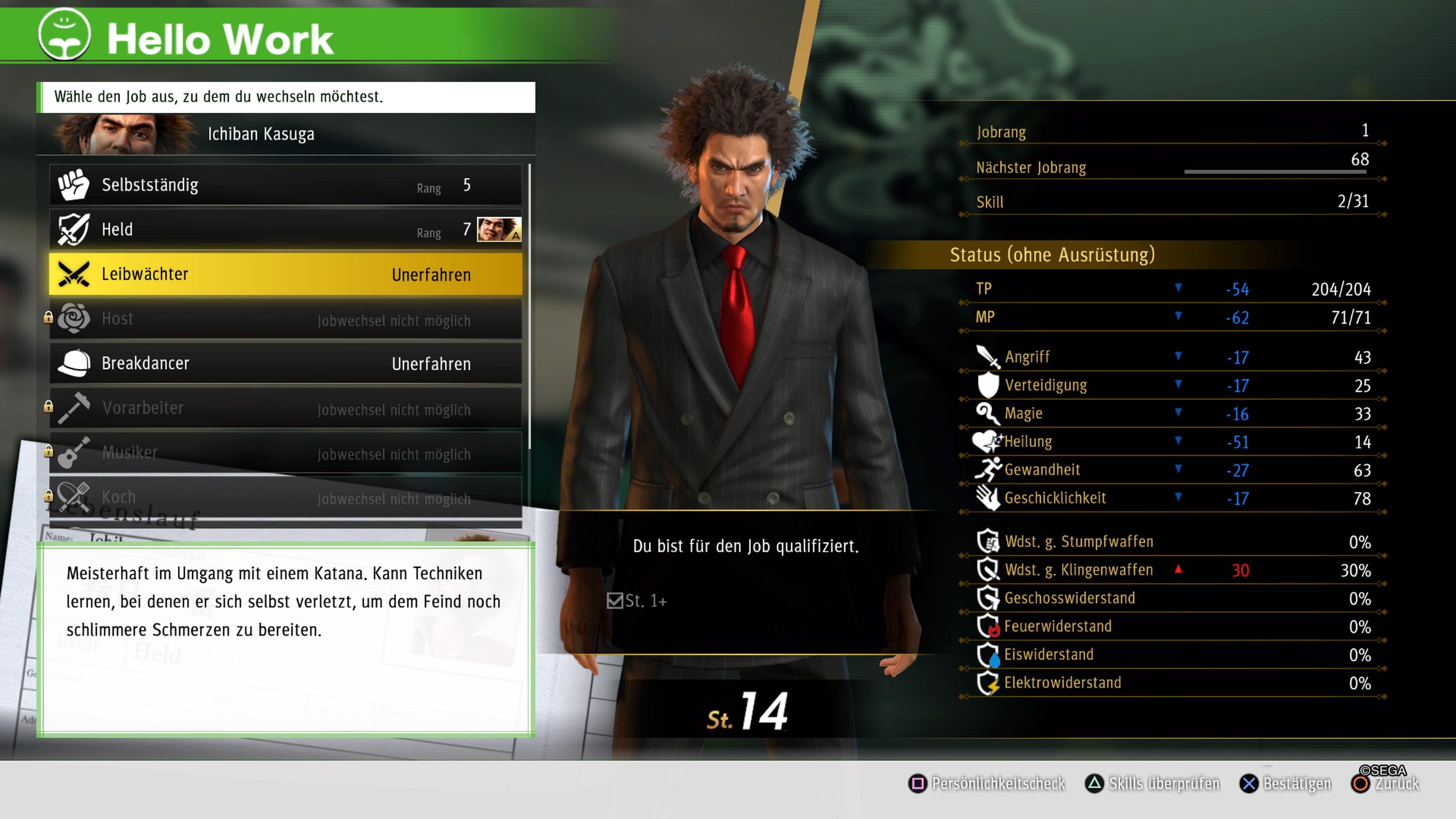The image size is (1456, 819).
Task: Check the St. 1+ qualification checkbox
Action: (616, 601)
